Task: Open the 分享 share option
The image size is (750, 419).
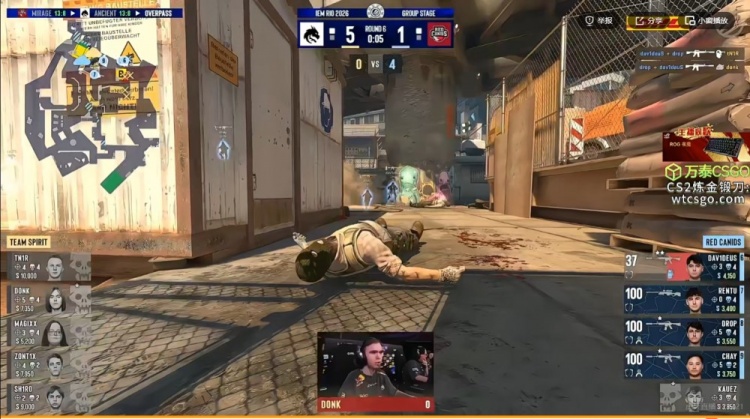Action: click(646, 20)
